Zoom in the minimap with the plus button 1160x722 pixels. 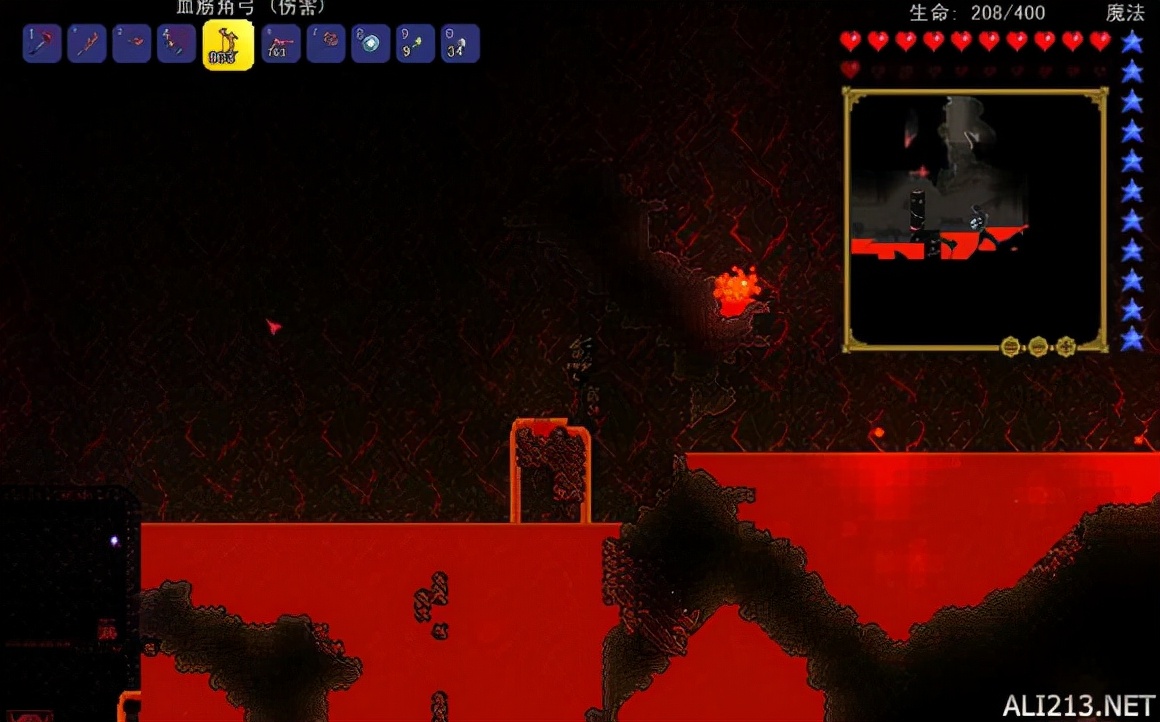pyautogui.click(x=1065, y=346)
